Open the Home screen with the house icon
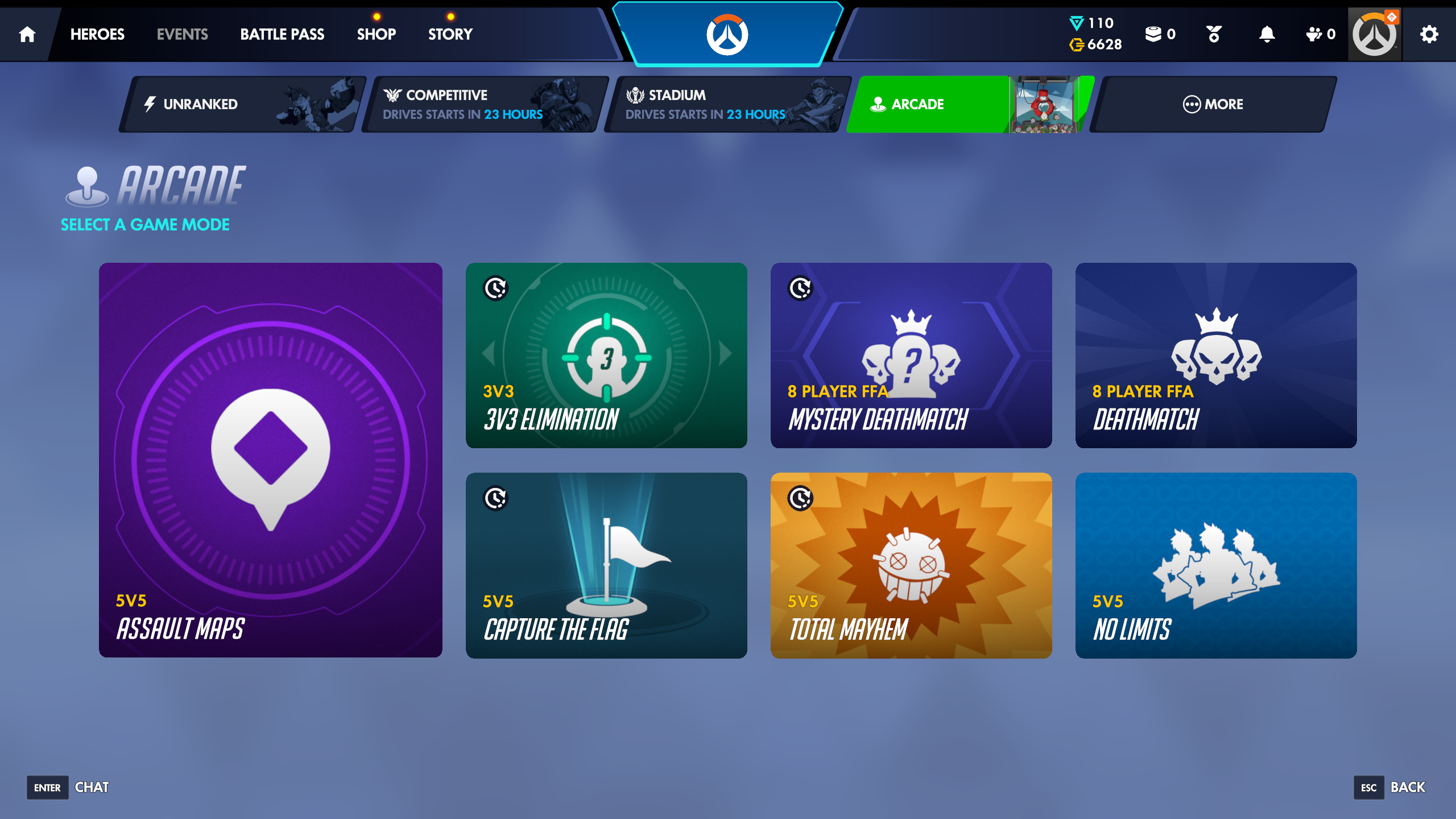This screenshot has width=1456, height=819. pos(26,34)
